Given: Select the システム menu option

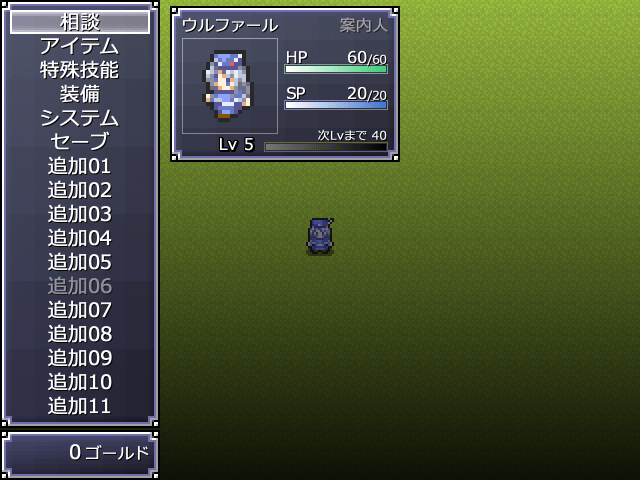Looking at the screenshot, I should [x=80, y=118].
